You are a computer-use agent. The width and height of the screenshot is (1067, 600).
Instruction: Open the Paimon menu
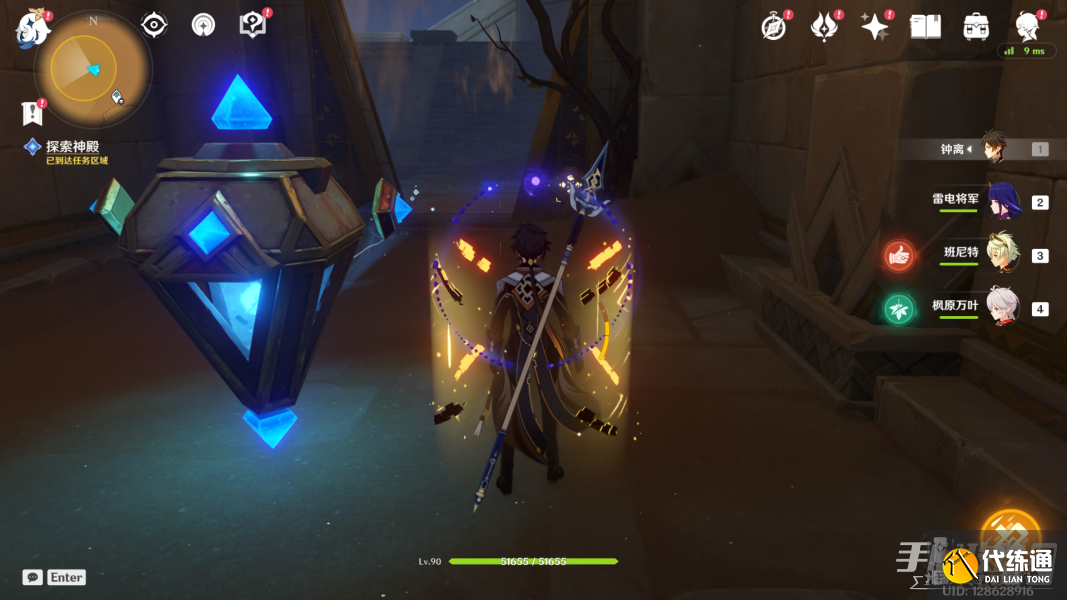coord(32,29)
